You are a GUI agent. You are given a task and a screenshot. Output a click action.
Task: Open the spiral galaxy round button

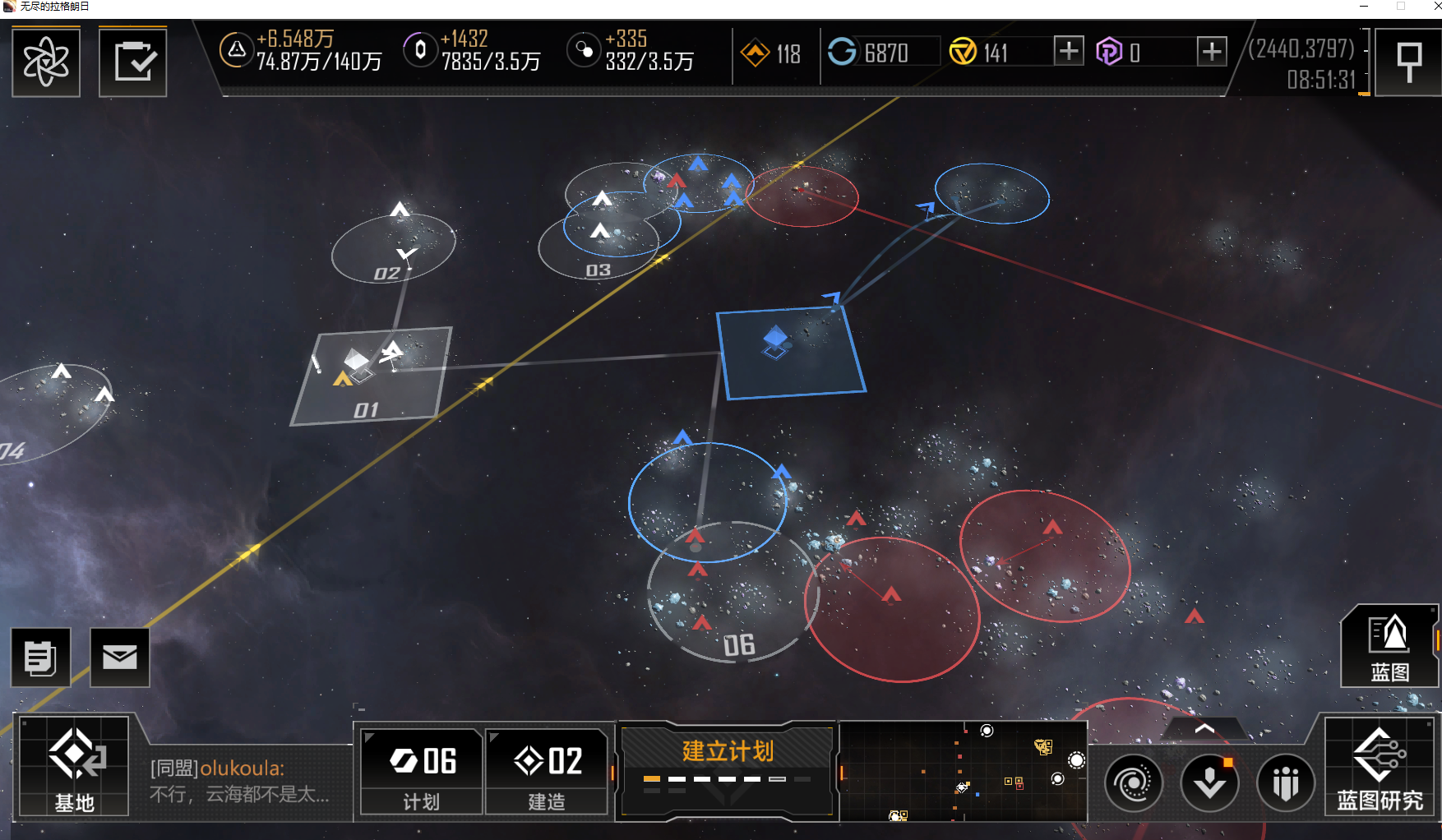(x=1133, y=783)
